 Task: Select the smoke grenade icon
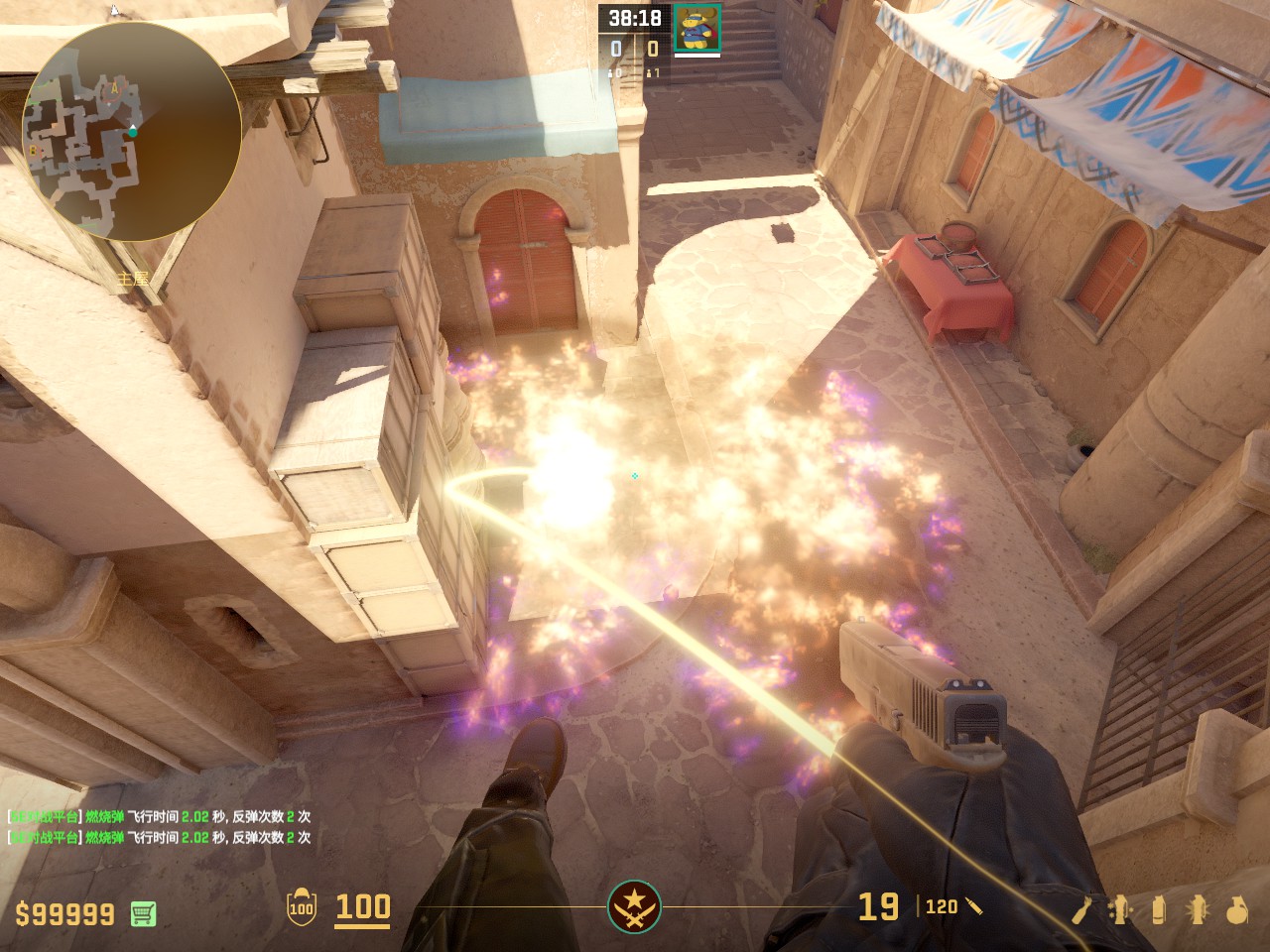click(x=1159, y=909)
